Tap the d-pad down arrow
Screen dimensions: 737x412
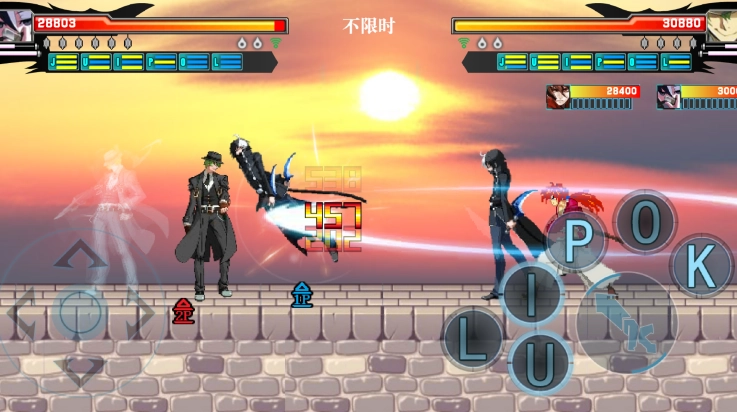[80, 372]
